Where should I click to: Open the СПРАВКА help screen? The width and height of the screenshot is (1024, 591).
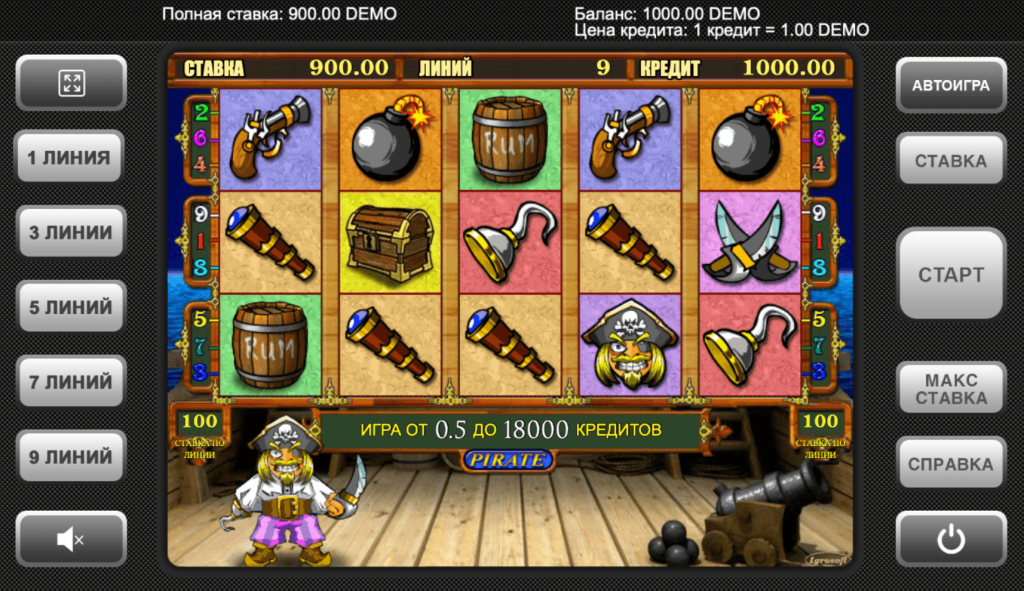point(950,464)
